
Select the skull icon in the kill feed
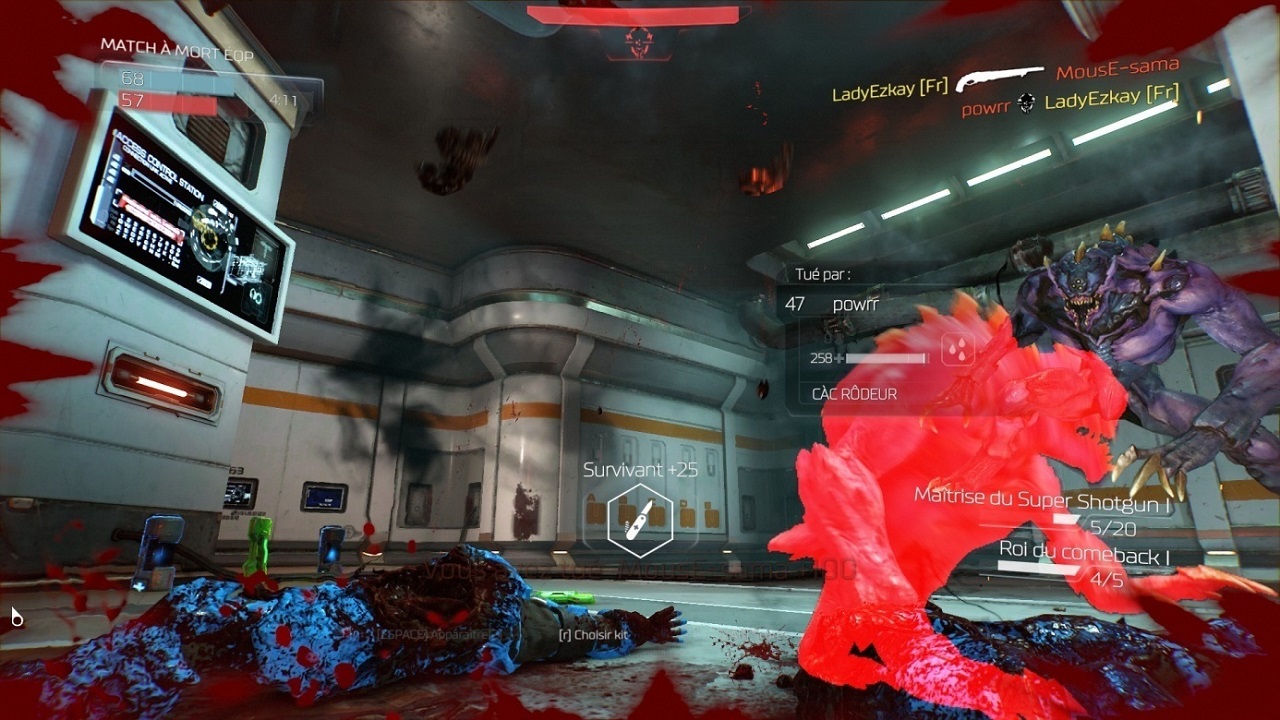pyautogui.click(x=1025, y=102)
